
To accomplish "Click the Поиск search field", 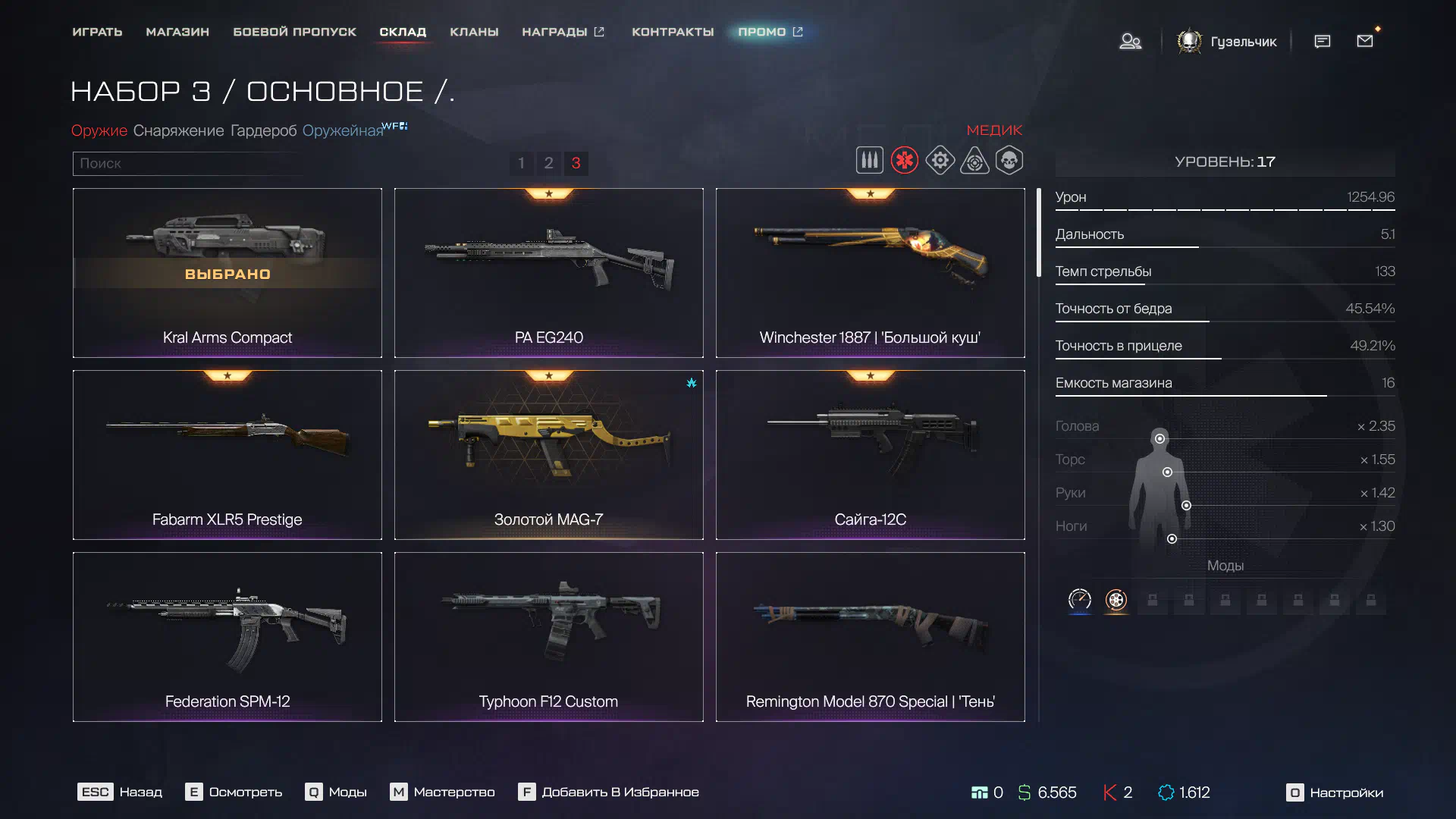I will click(x=186, y=163).
